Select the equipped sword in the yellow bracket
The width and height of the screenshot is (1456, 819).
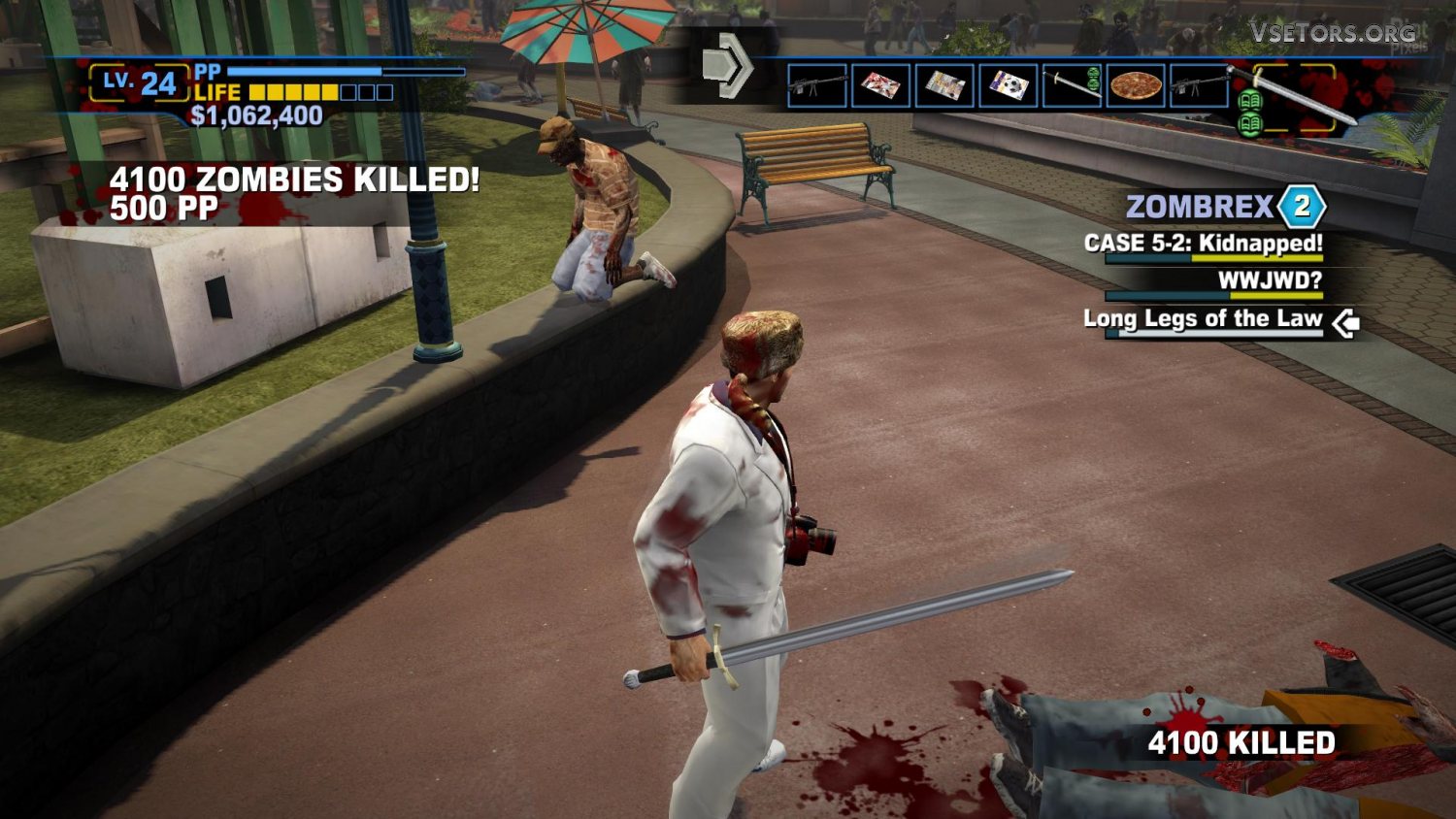(x=1294, y=97)
